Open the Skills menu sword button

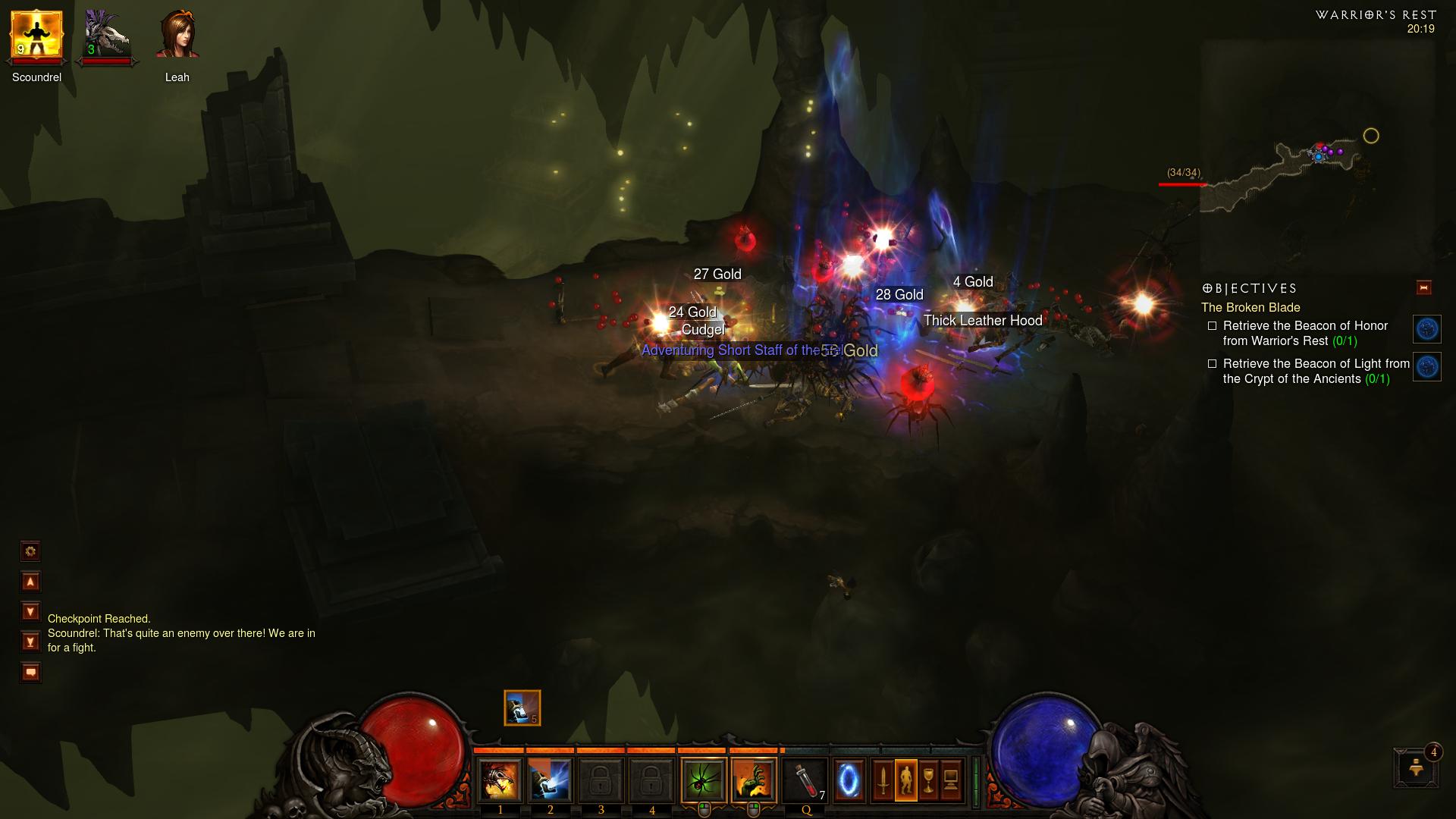(x=883, y=780)
